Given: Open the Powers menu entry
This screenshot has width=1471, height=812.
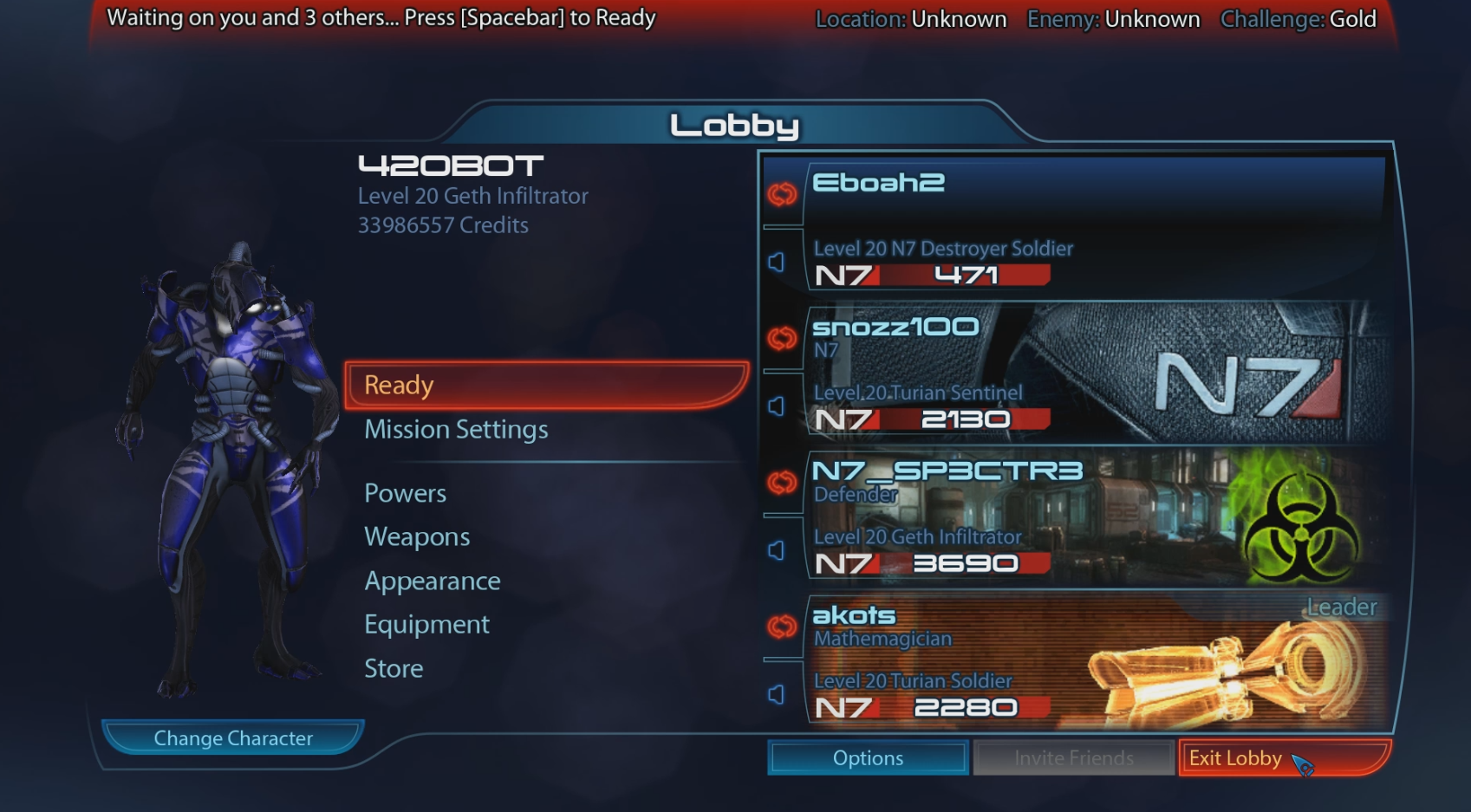Looking at the screenshot, I should pos(405,492).
